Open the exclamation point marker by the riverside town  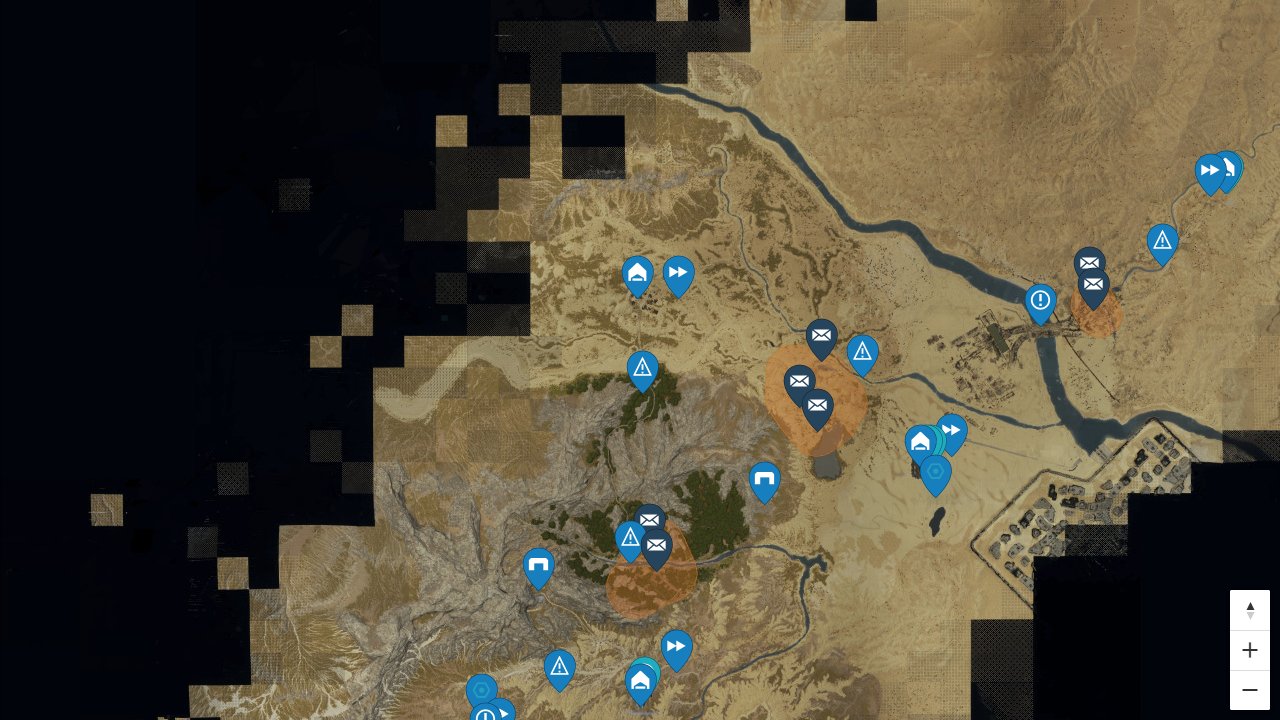1039,298
